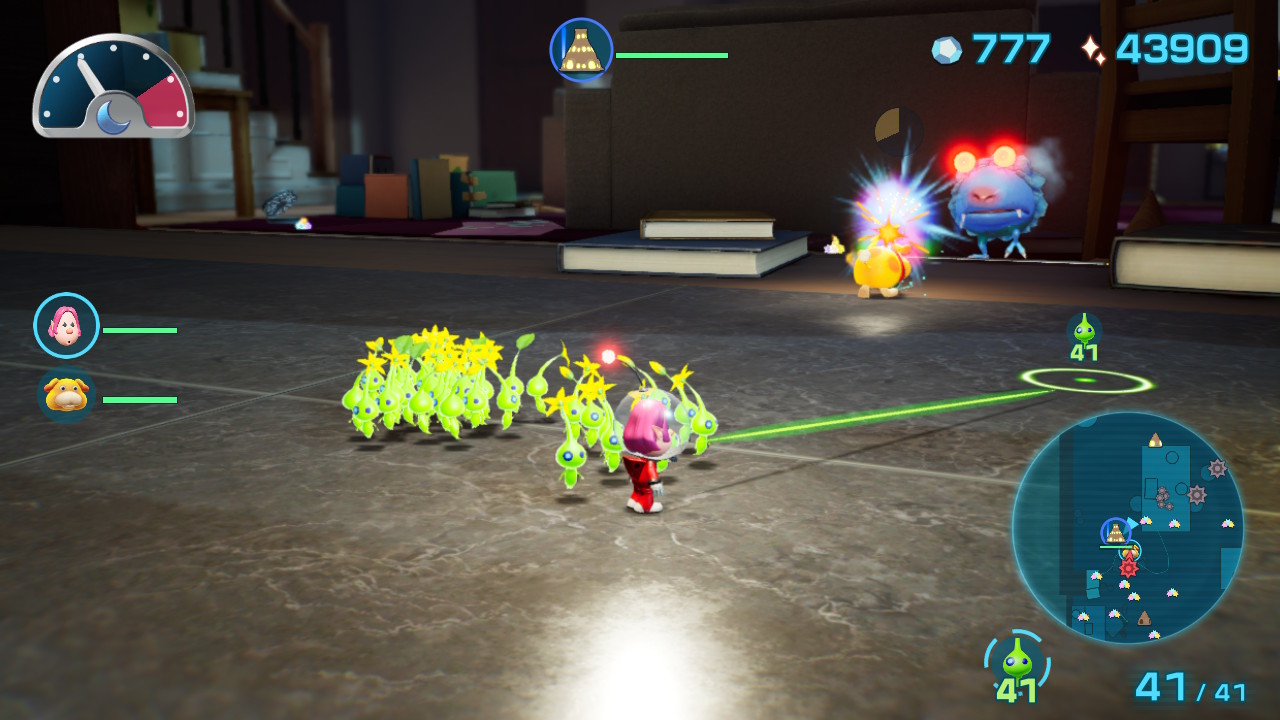
Task: Toggle the character health bar display
Action: pos(140,328)
